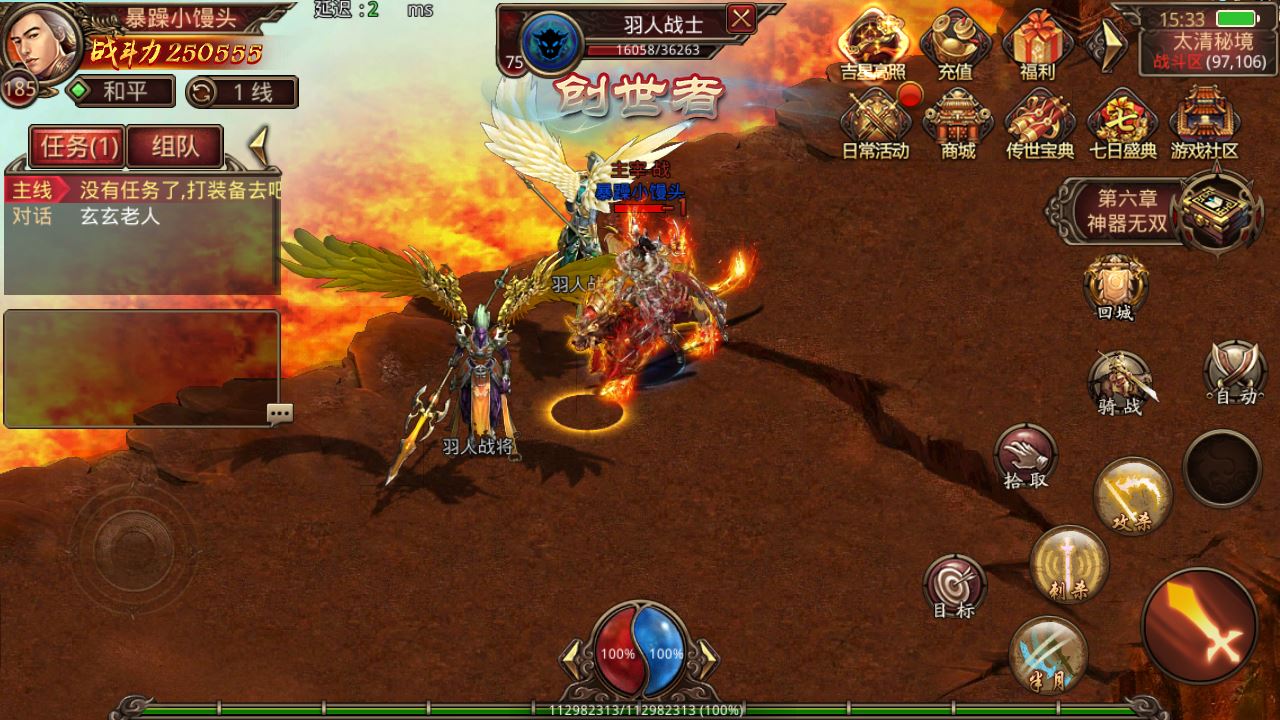Open the 传世宝典 guide
The width and height of the screenshot is (1280, 720).
pyautogui.click(x=1039, y=122)
